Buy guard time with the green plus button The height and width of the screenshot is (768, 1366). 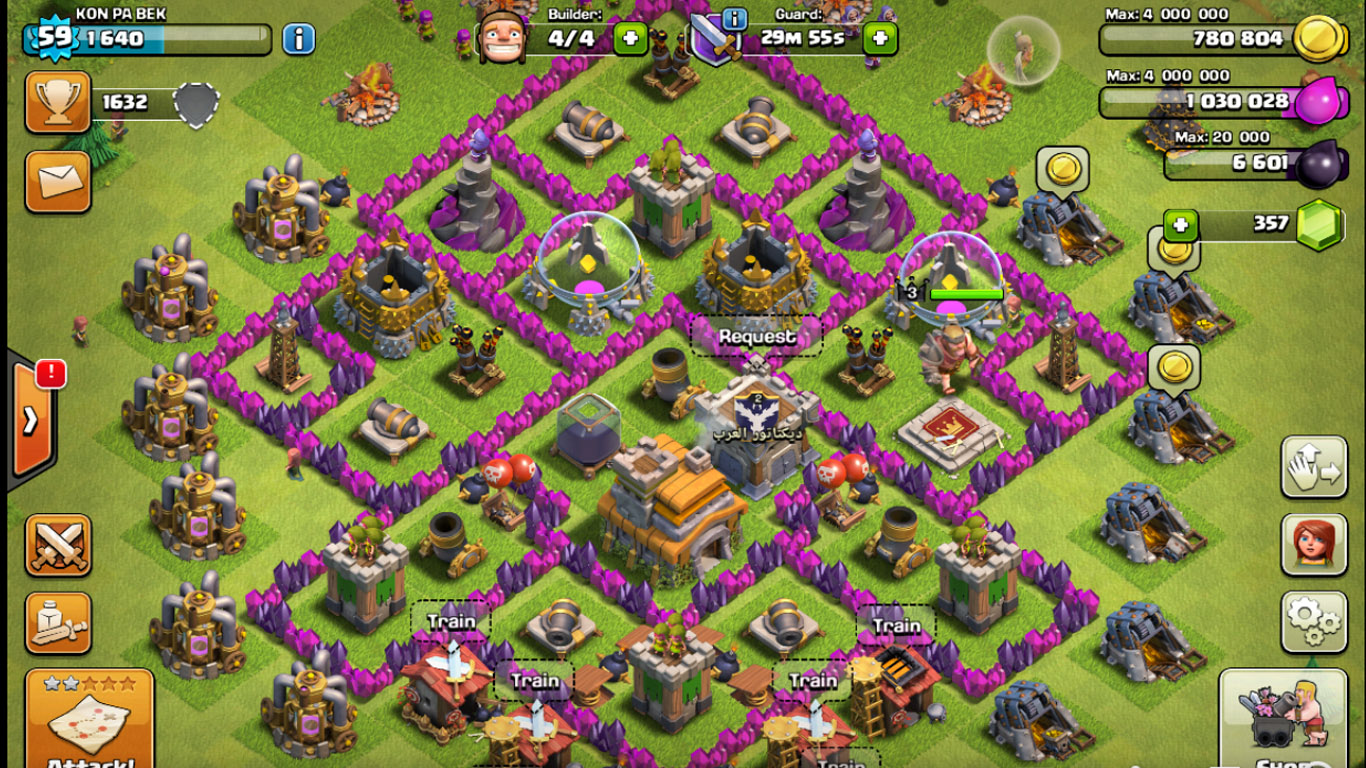coord(879,40)
